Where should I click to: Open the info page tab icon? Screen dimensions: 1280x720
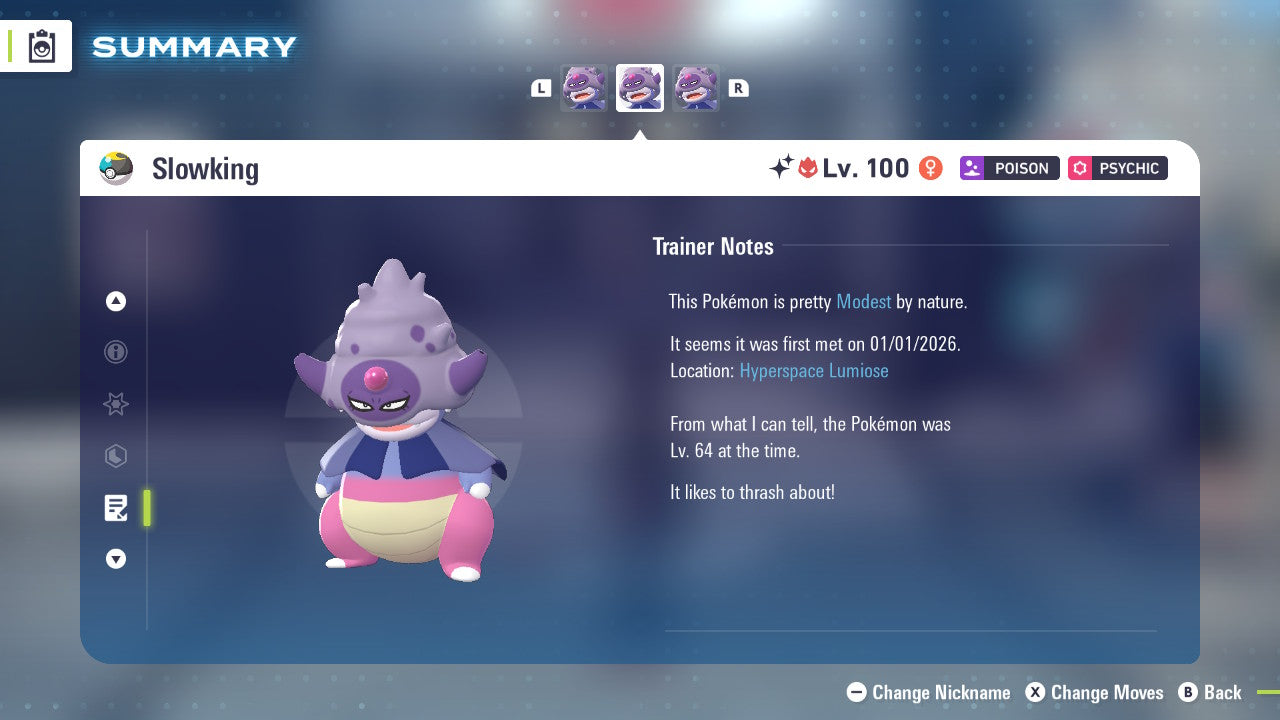pos(116,352)
